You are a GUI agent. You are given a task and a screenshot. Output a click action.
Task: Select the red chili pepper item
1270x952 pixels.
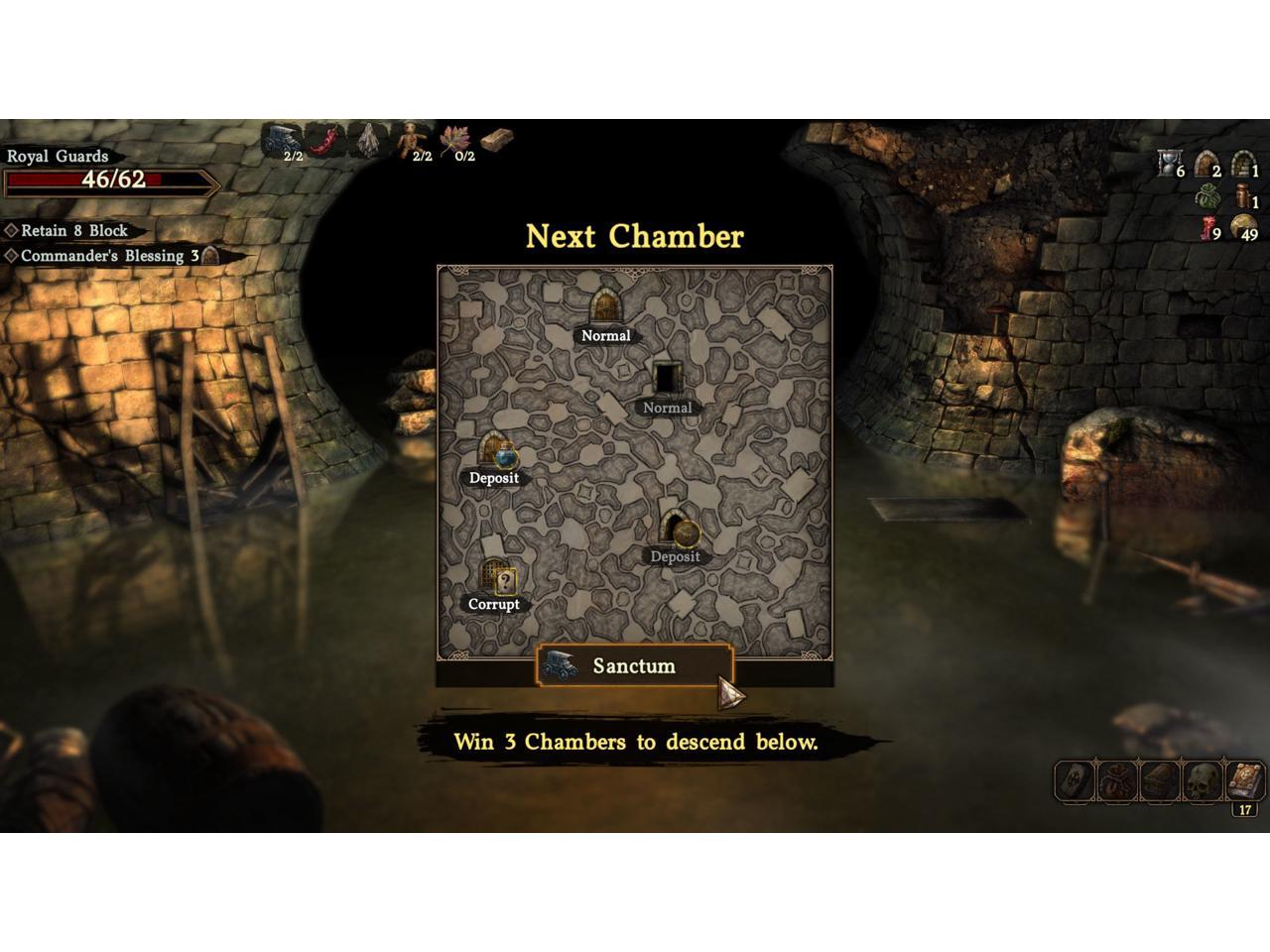326,142
